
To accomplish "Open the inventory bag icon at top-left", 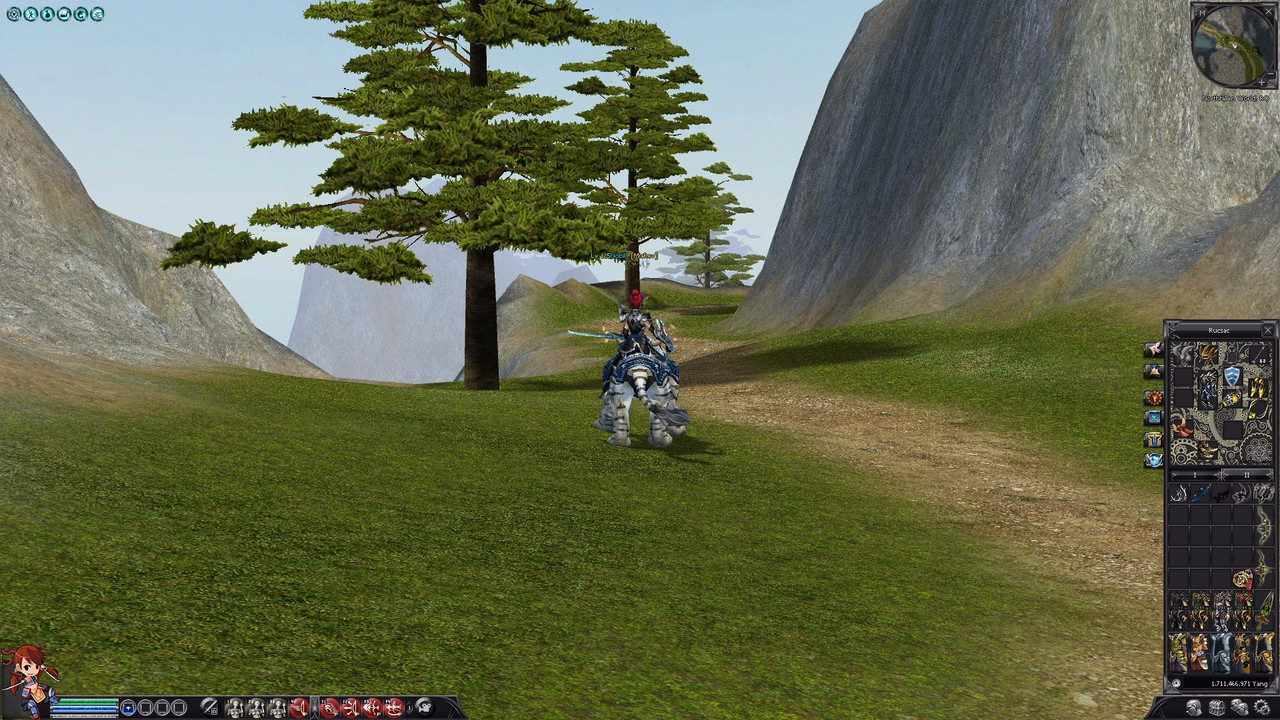I will pos(45,14).
